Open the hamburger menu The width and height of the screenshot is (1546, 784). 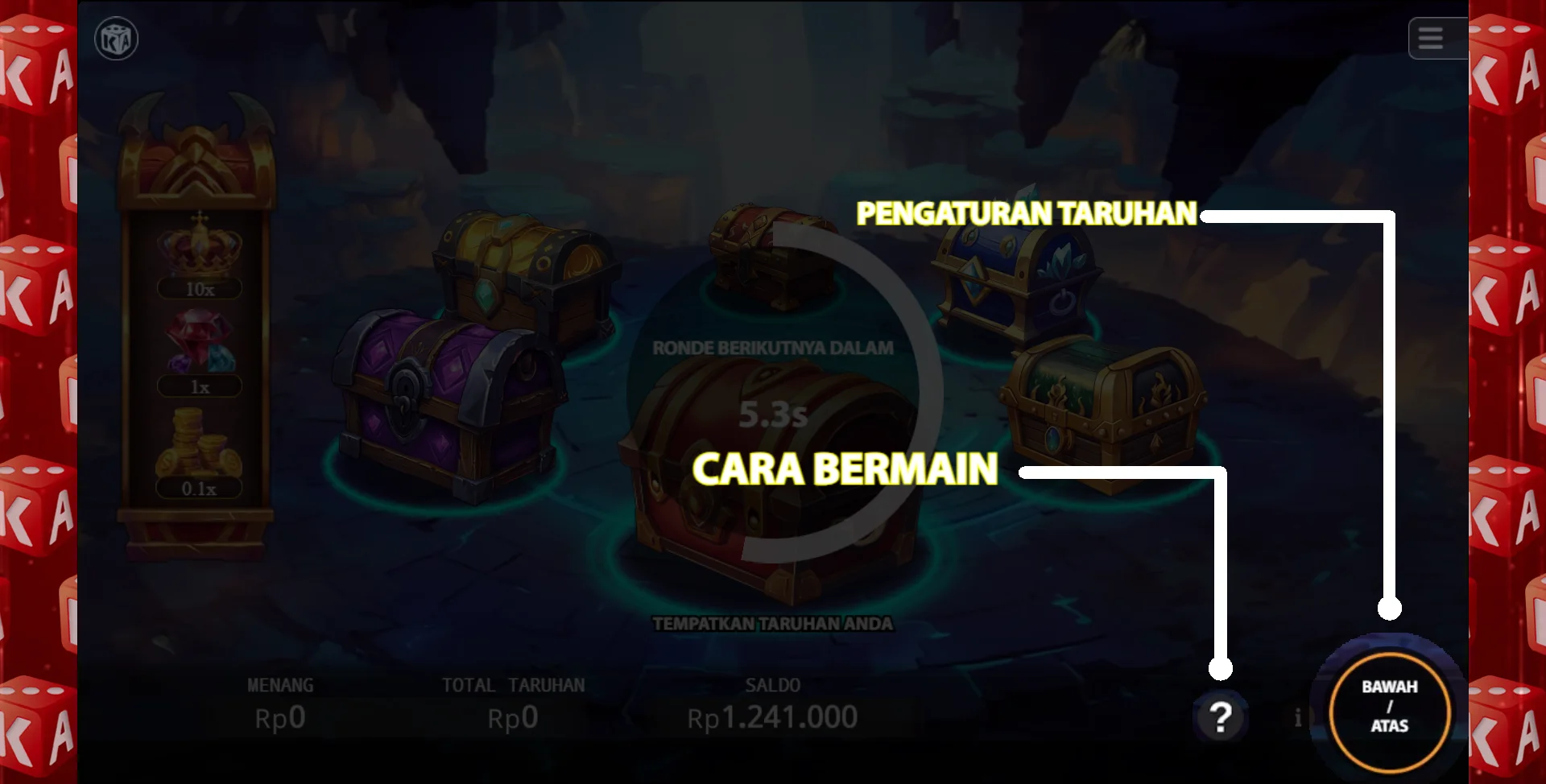pos(1430,38)
